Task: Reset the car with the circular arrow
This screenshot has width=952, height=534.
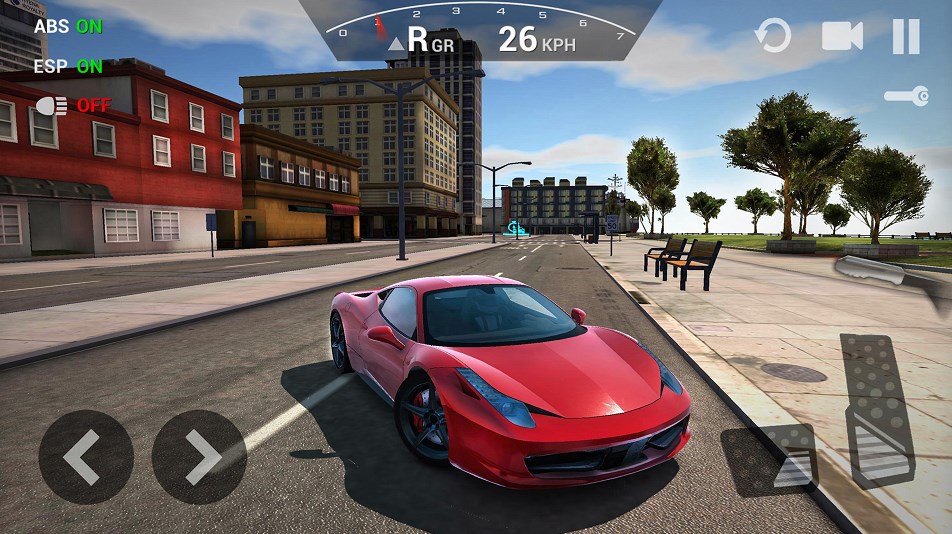Action: coord(772,37)
